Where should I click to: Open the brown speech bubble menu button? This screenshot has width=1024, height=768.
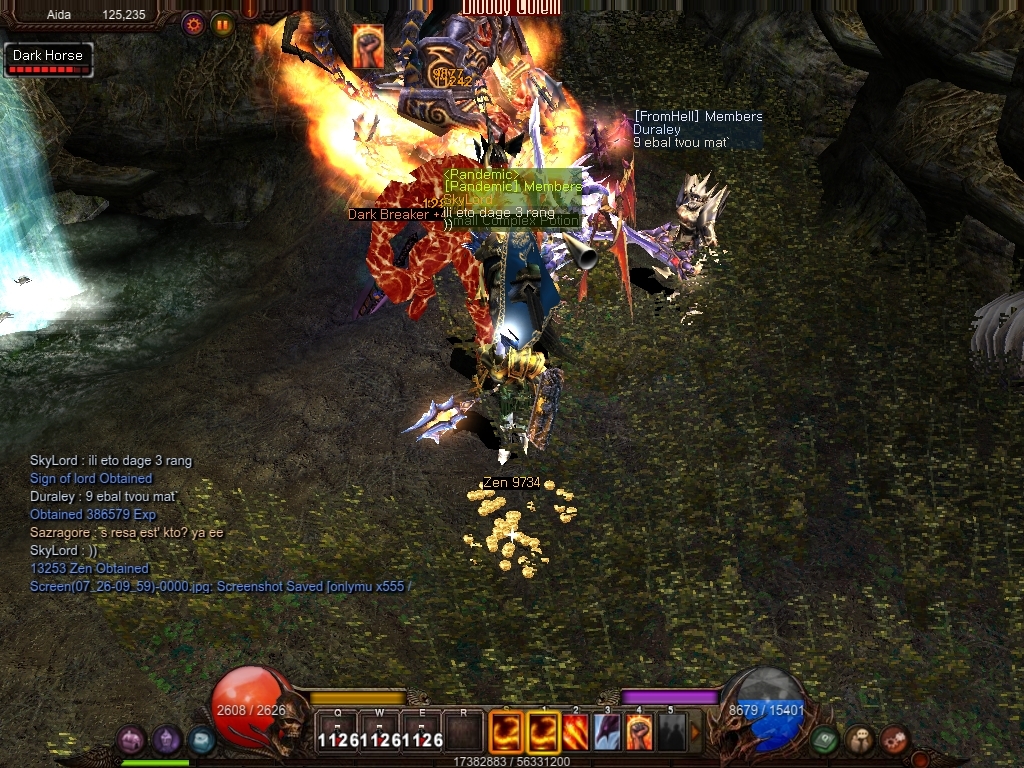859,740
